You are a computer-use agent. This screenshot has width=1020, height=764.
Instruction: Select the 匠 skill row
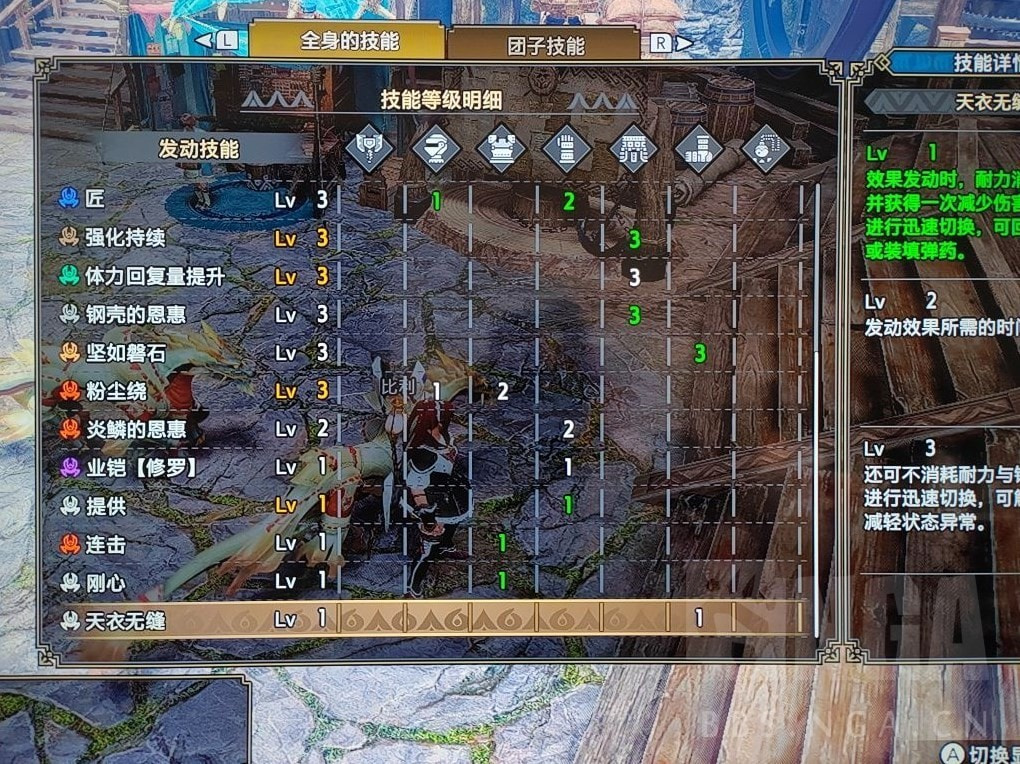95,200
